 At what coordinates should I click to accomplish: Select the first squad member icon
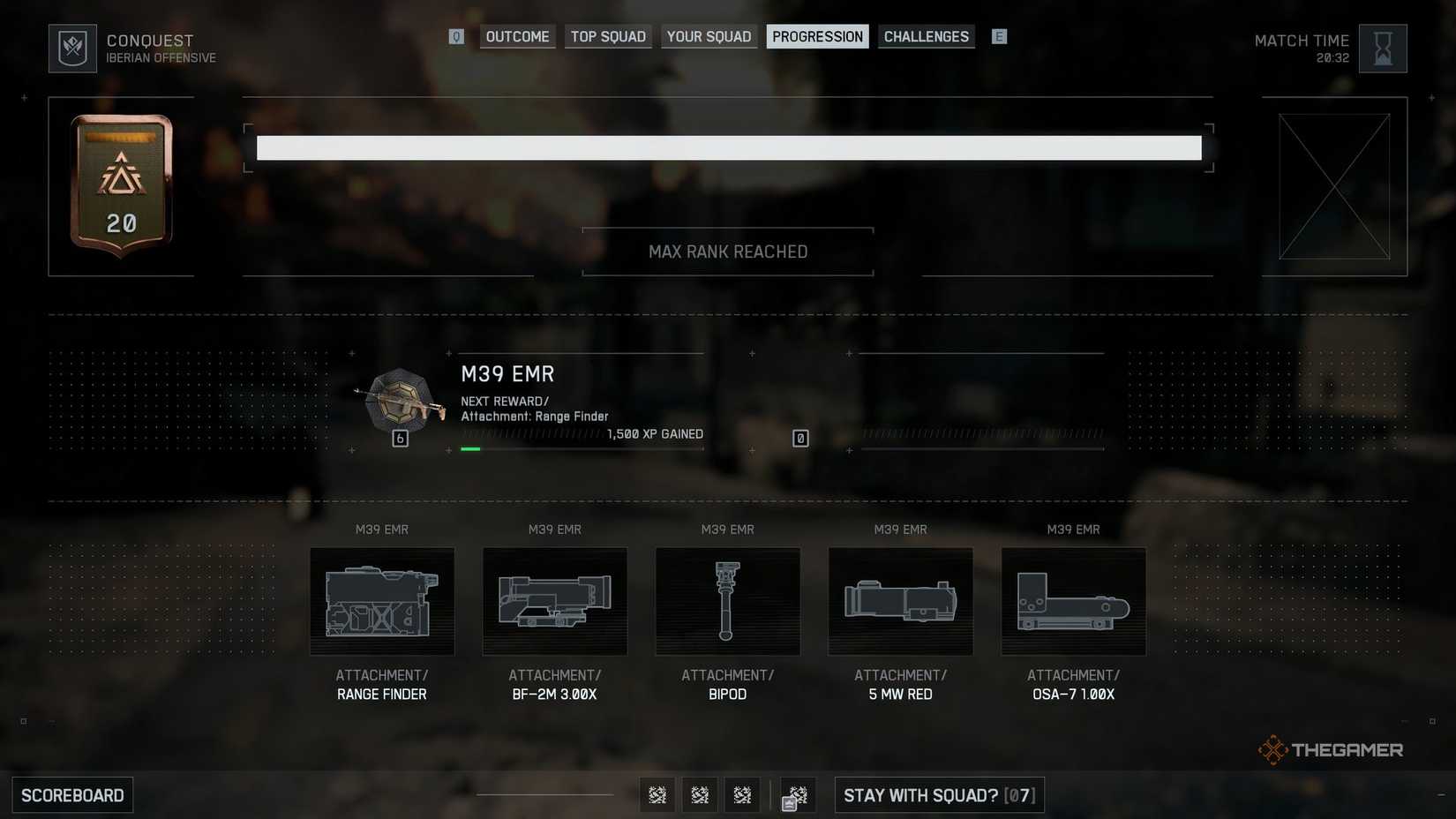pos(657,794)
